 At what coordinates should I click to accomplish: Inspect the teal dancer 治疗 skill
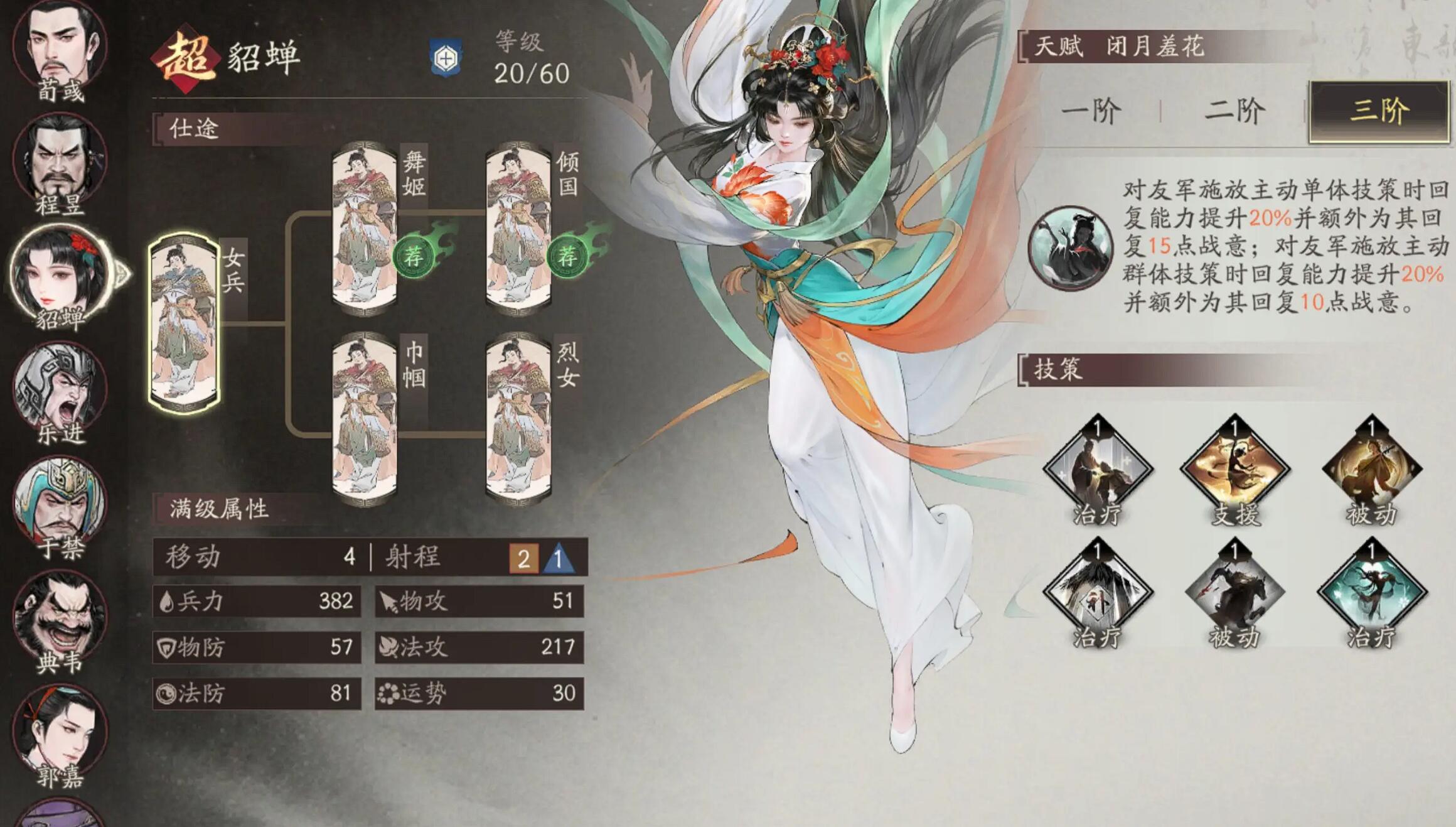(x=1372, y=590)
